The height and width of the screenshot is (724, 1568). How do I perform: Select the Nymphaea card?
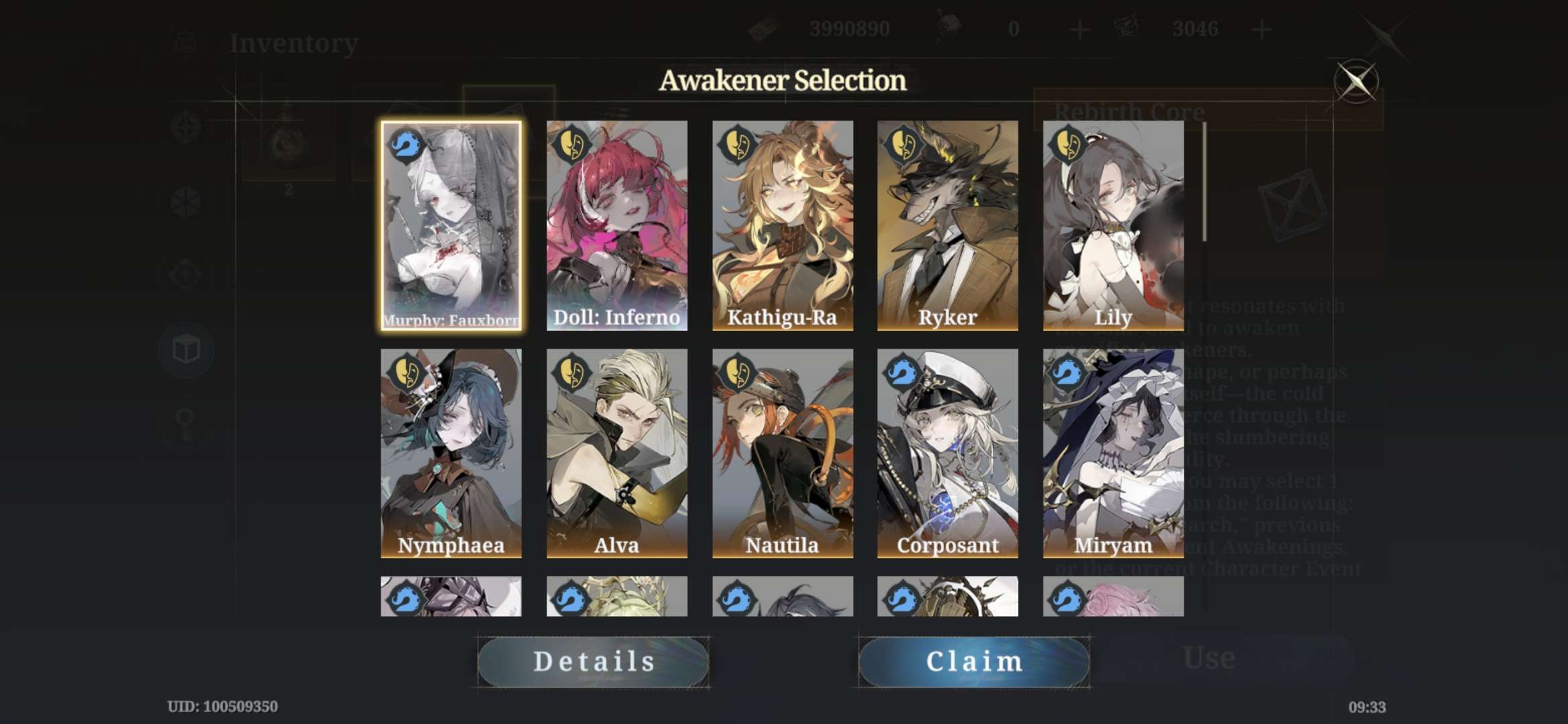coord(451,453)
